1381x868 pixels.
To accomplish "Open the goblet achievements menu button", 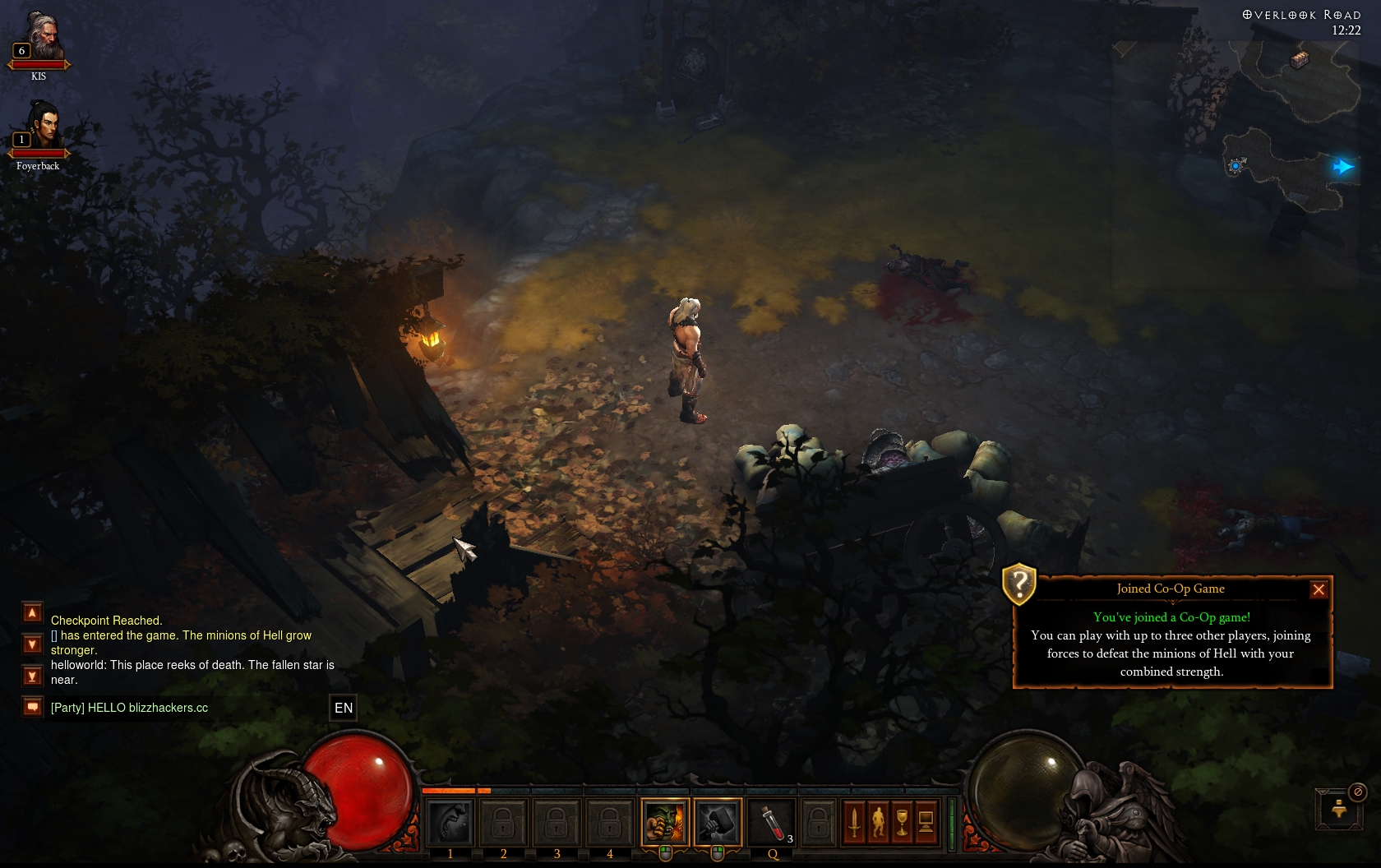I will (902, 821).
